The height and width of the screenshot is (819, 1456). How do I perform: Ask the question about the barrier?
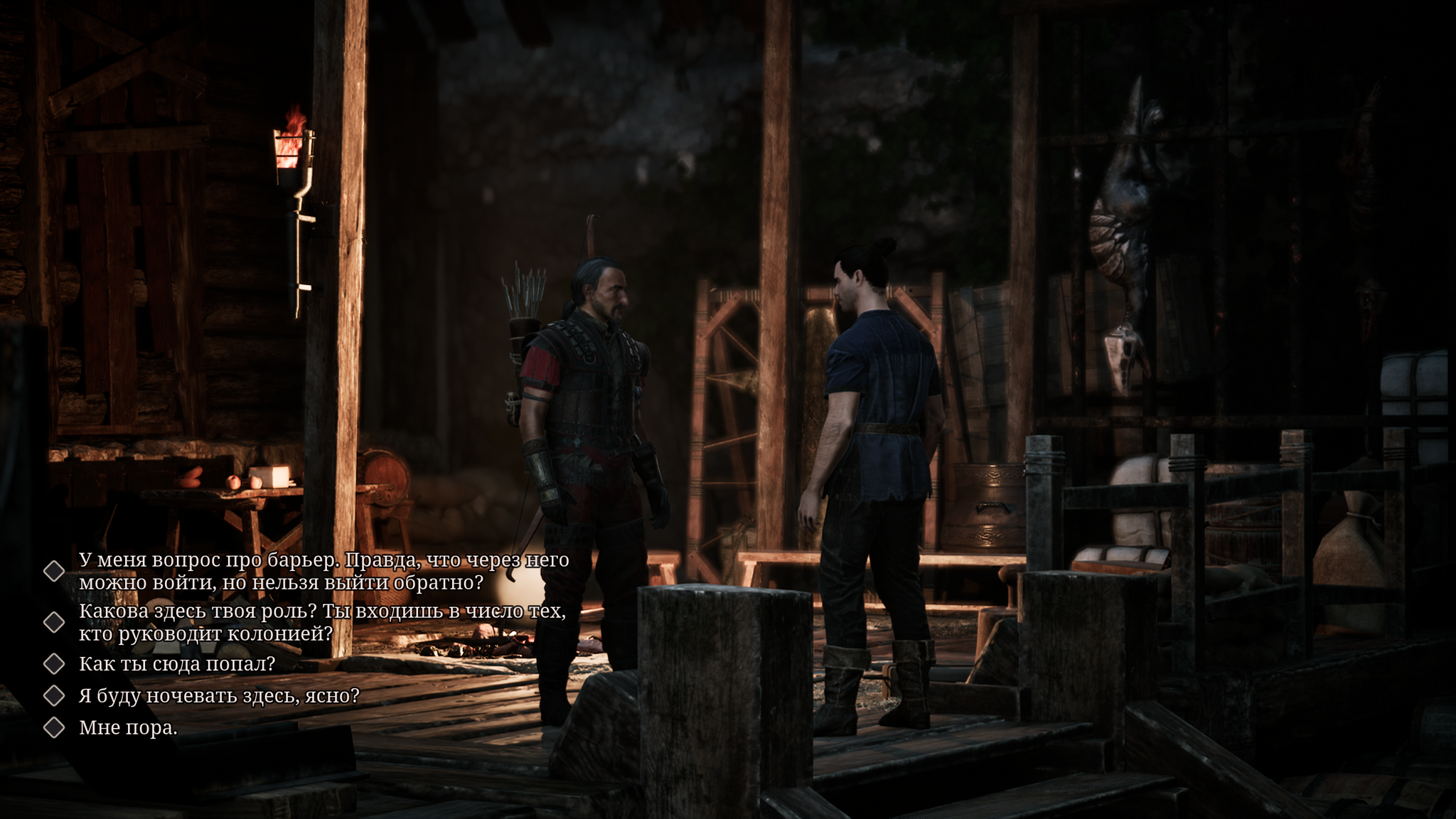[323, 571]
